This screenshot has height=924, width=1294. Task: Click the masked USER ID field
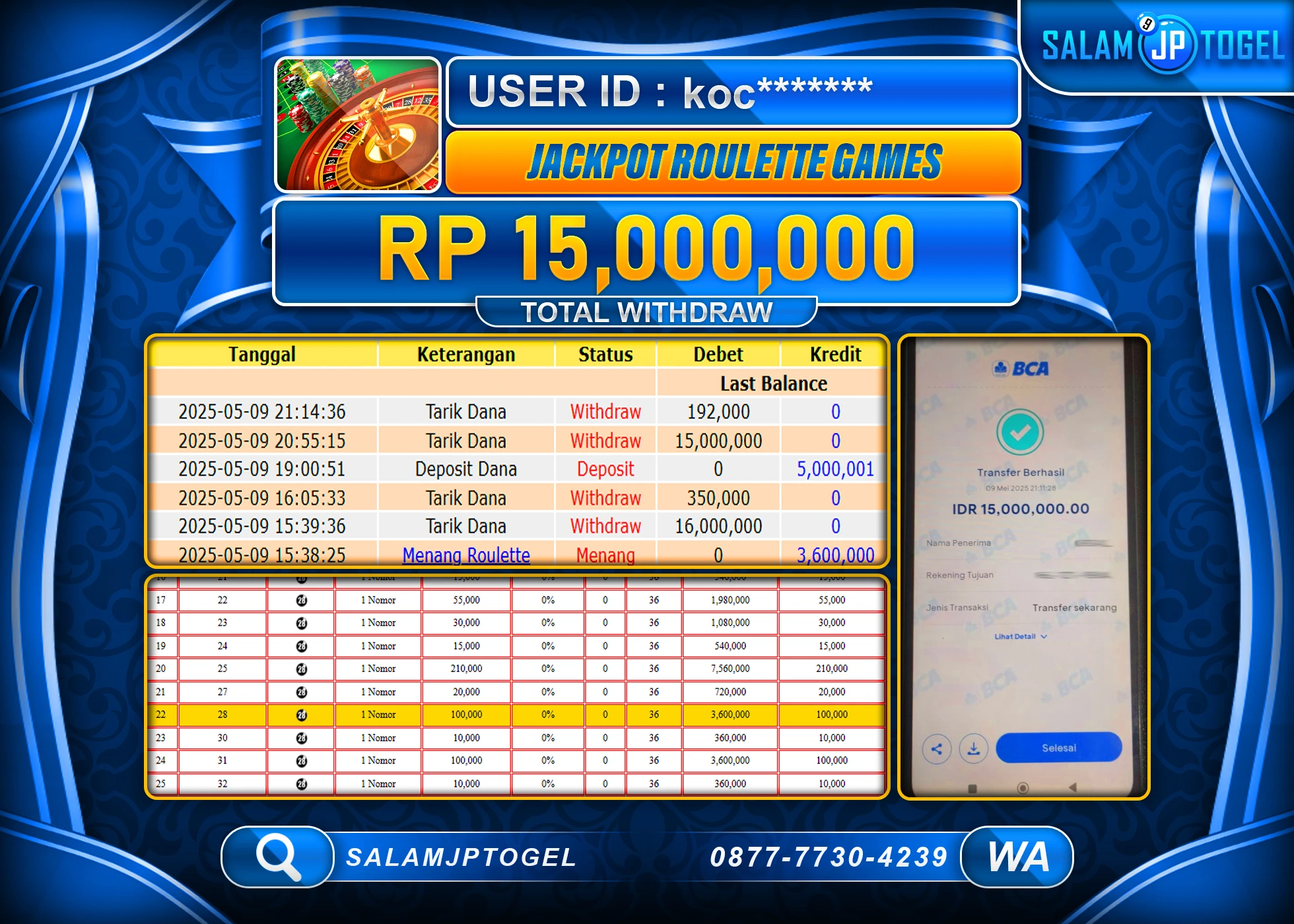pos(733,94)
